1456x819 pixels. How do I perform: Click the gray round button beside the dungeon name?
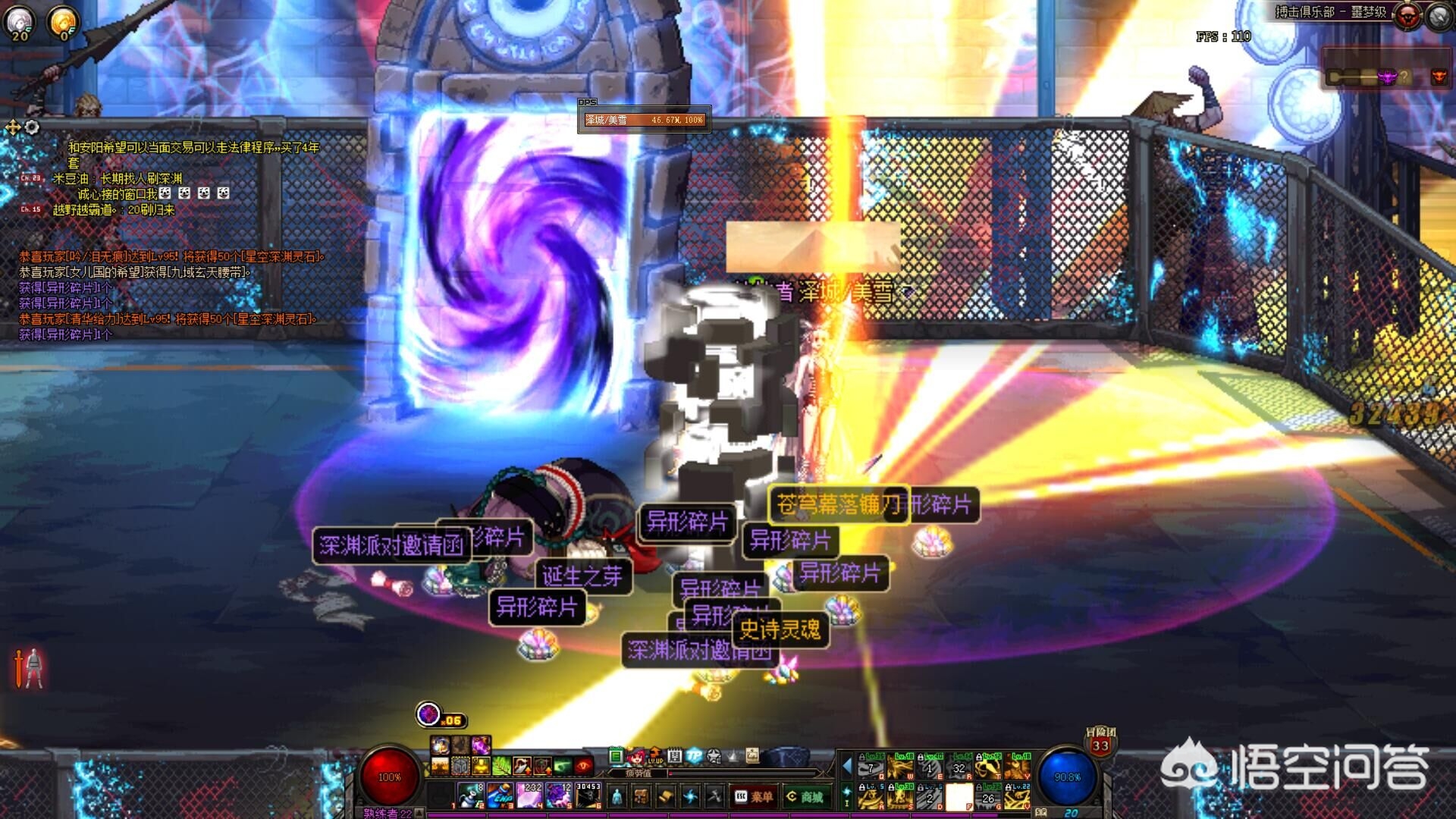tap(1439, 16)
